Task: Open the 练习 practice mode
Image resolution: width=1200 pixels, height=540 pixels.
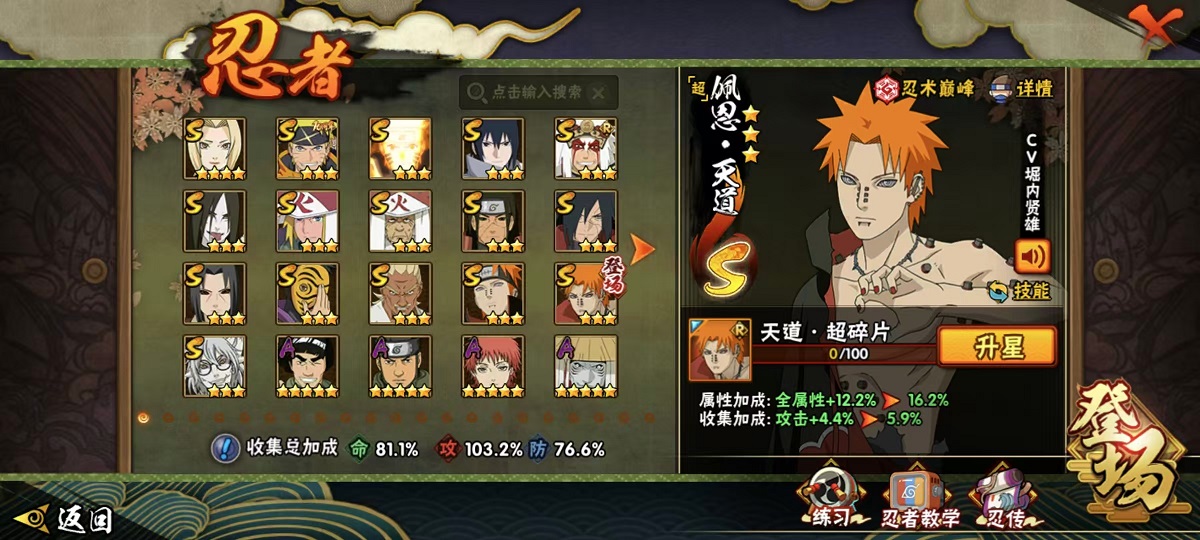Action: (x=830, y=499)
